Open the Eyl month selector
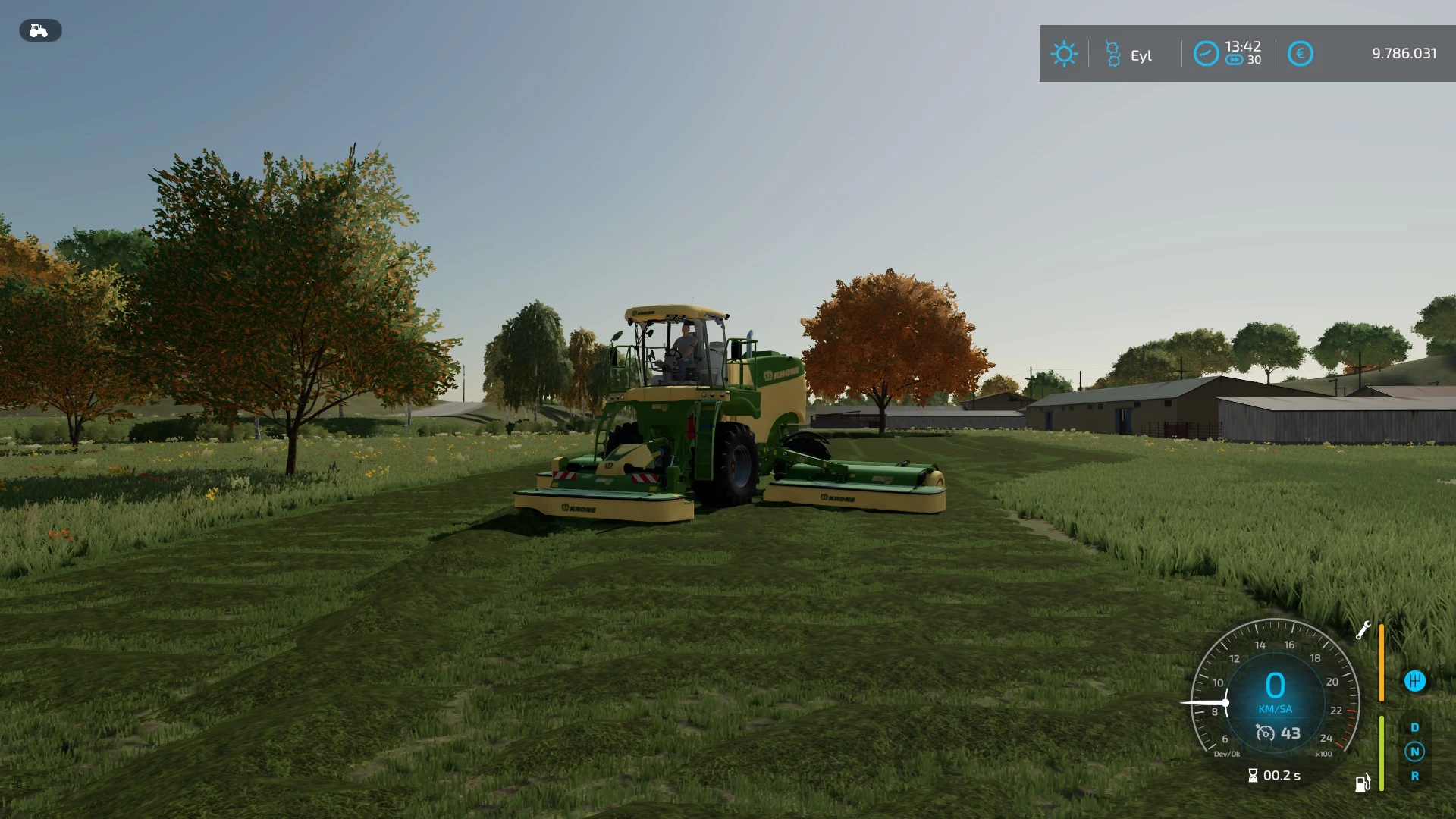The height and width of the screenshot is (819, 1456). pyautogui.click(x=1141, y=55)
